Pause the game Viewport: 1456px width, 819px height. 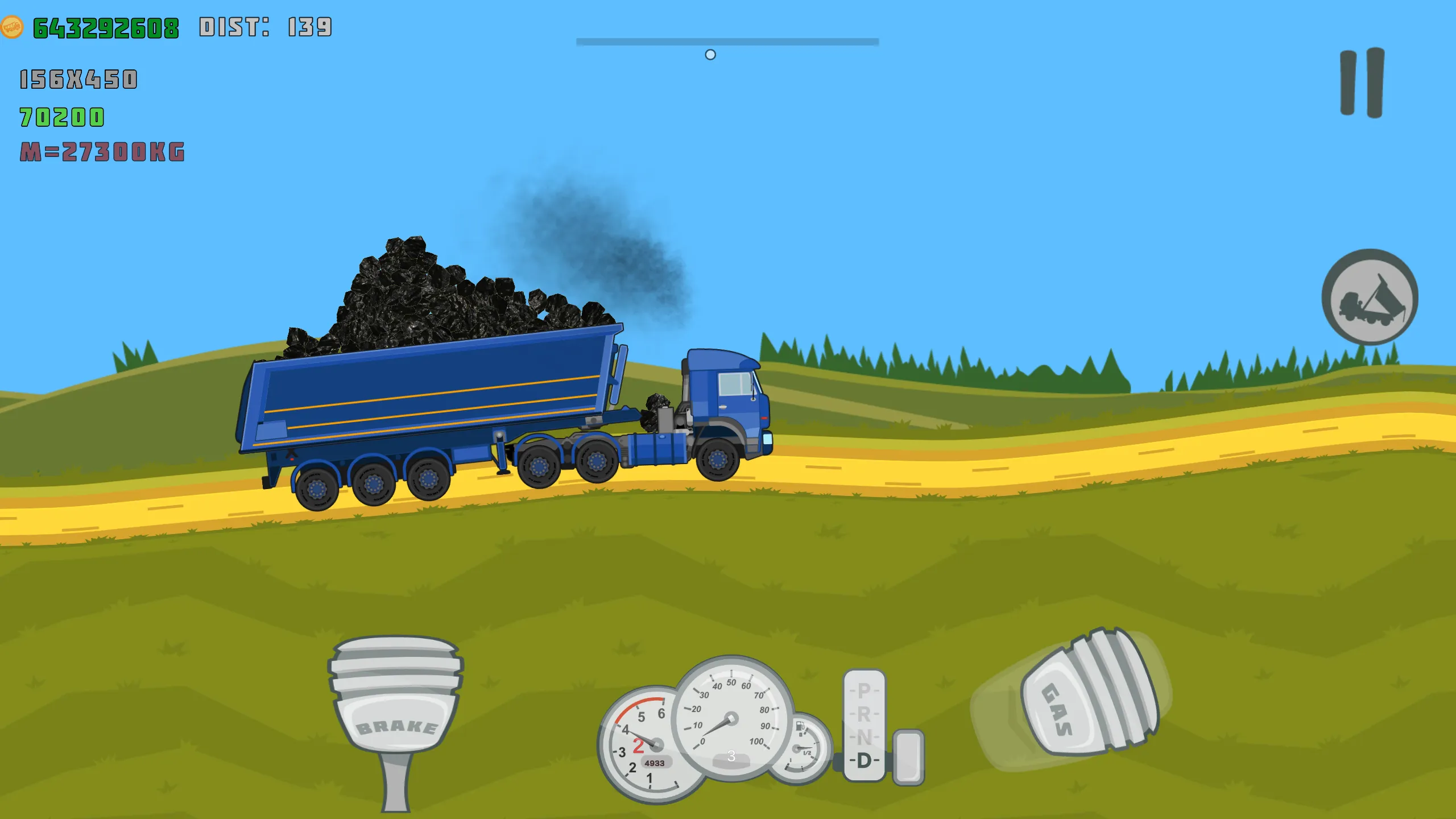(x=1362, y=83)
